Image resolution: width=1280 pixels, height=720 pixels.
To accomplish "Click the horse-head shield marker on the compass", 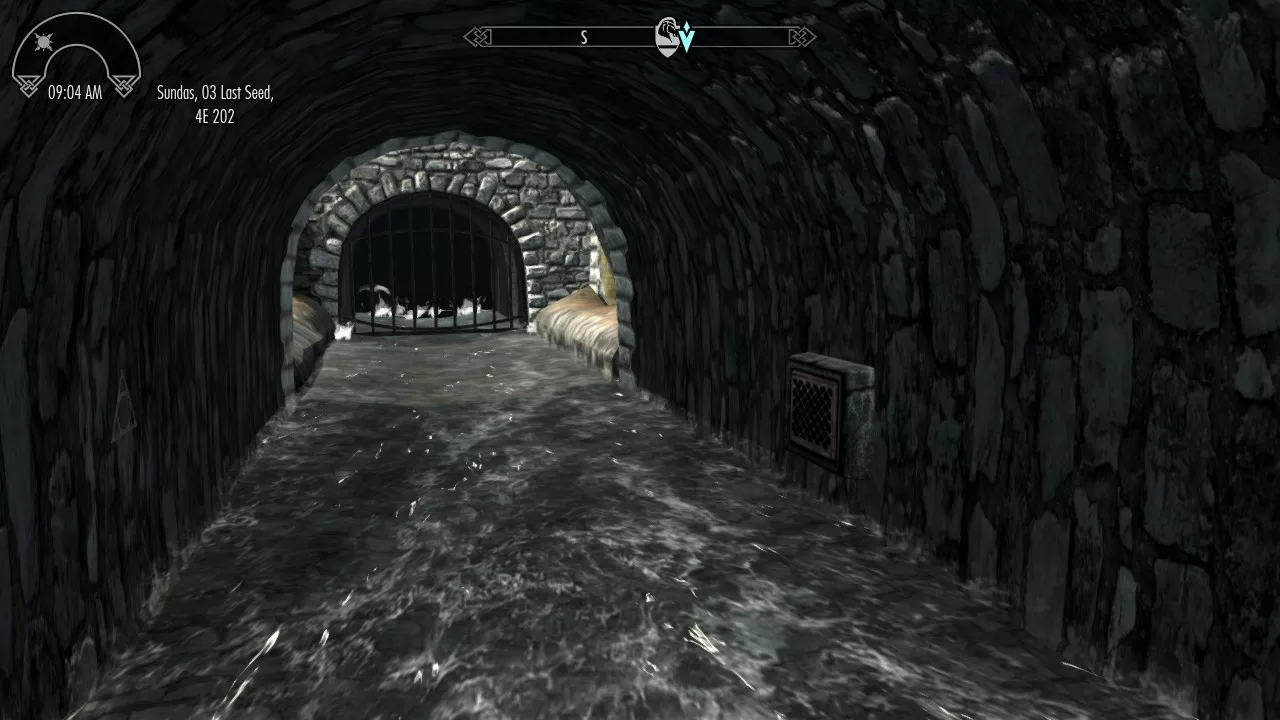I will (667, 37).
